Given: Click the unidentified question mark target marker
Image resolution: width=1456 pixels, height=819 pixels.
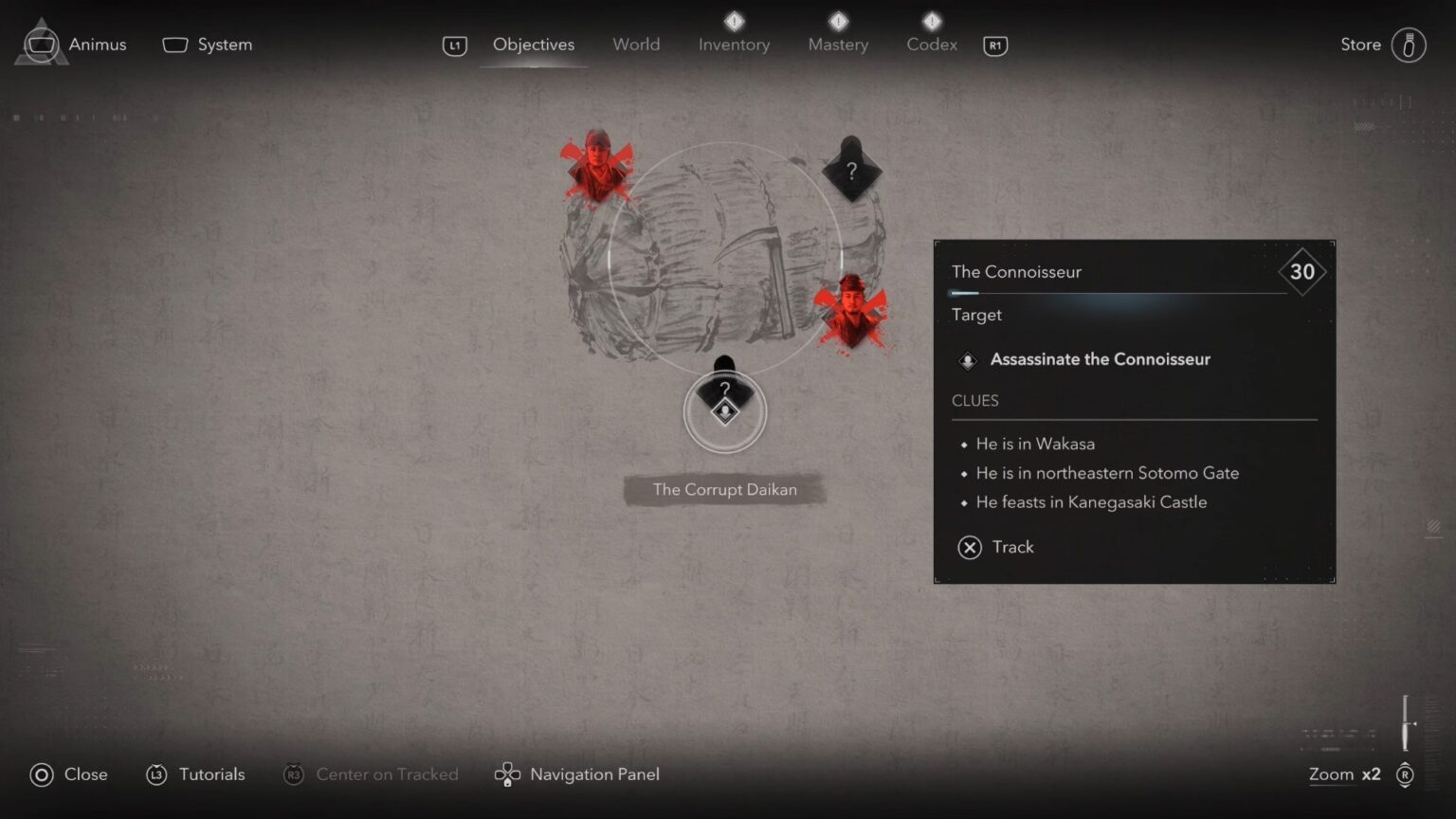Looking at the screenshot, I should (x=850, y=171).
